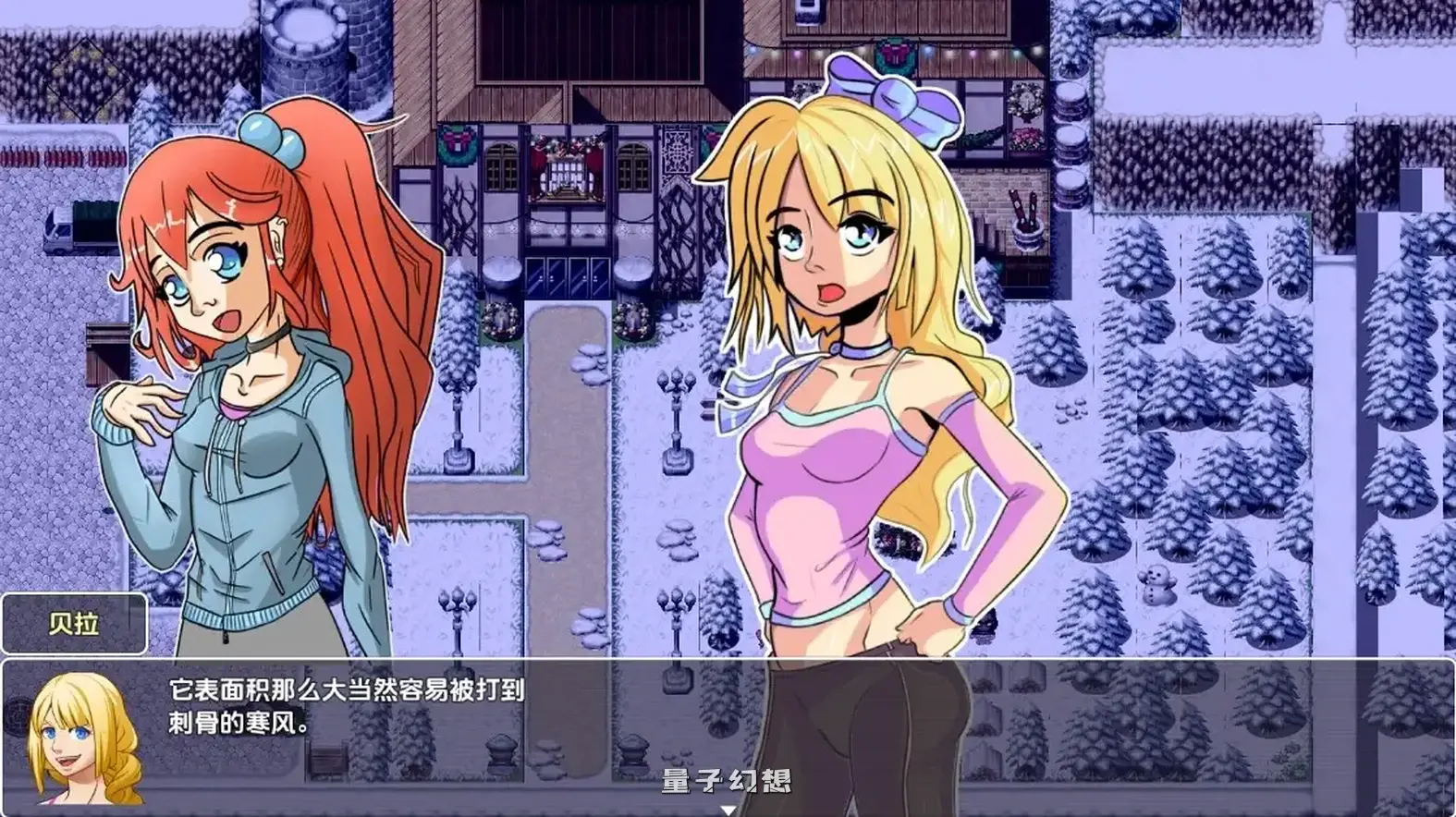Click the 贝拉 name plate
The width and height of the screenshot is (1456, 817).
pyautogui.click(x=72, y=622)
